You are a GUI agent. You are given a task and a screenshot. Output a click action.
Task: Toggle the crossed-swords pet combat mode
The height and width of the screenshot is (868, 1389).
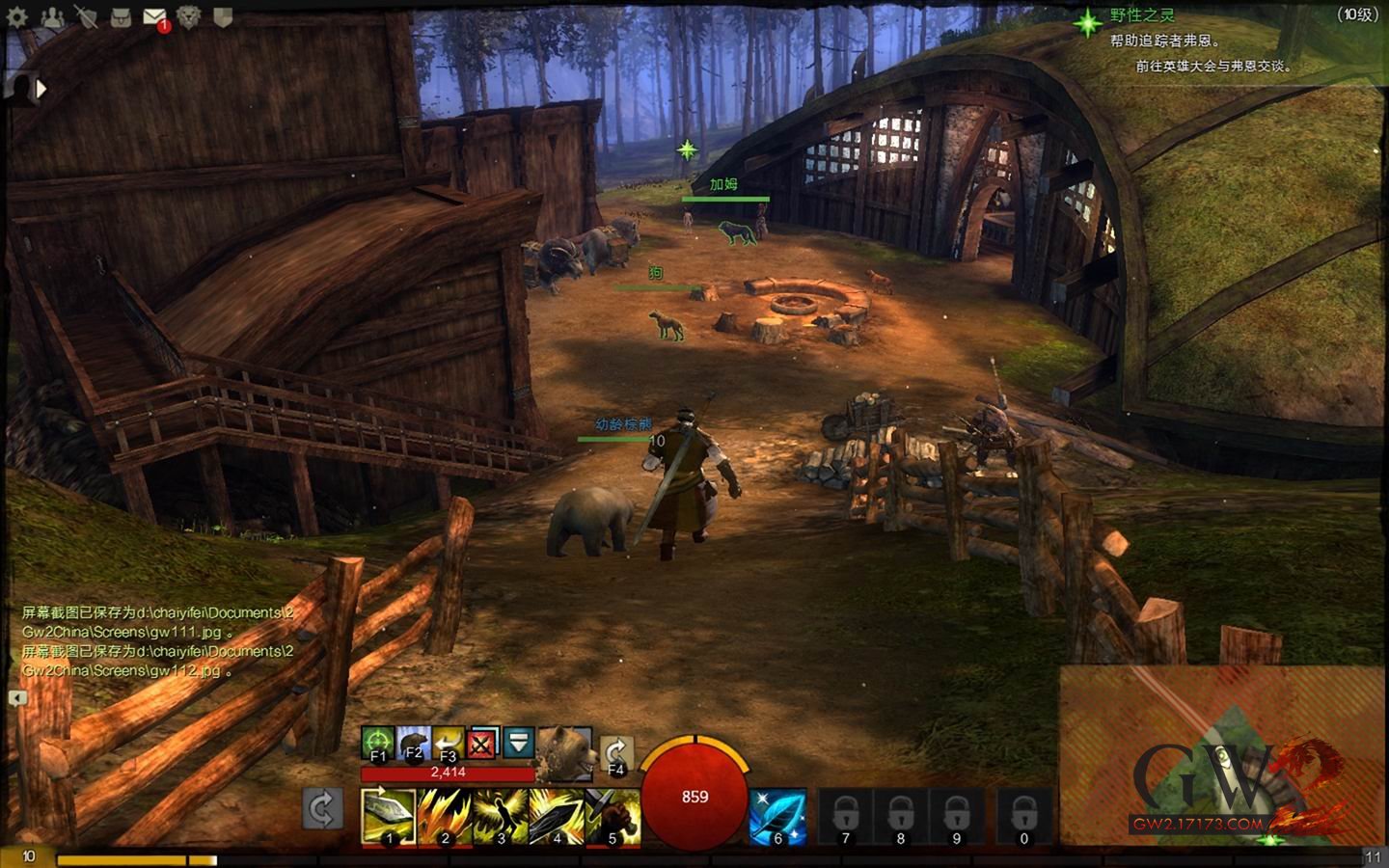coord(482,743)
